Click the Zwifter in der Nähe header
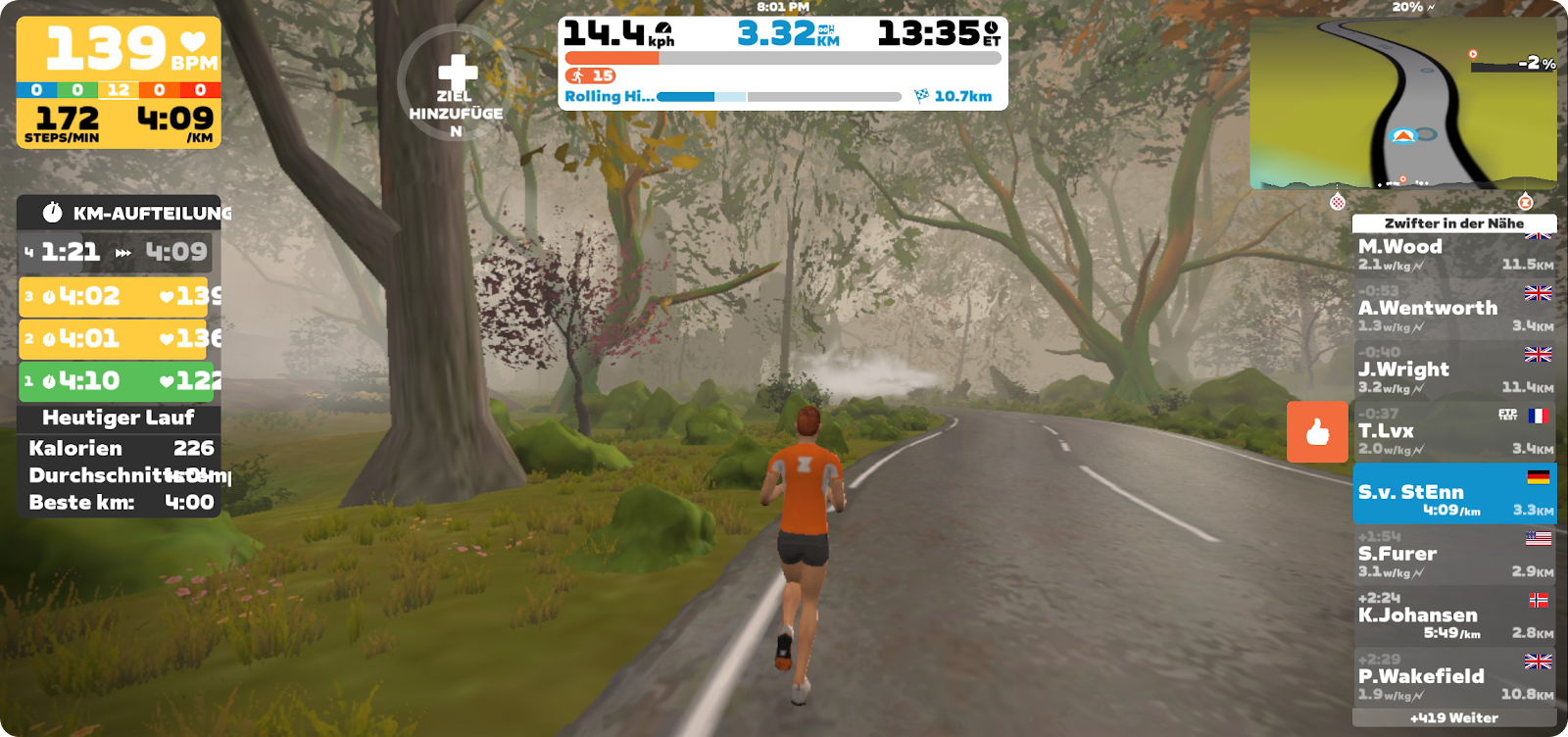Image resolution: width=1568 pixels, height=737 pixels. pyautogui.click(x=1453, y=223)
